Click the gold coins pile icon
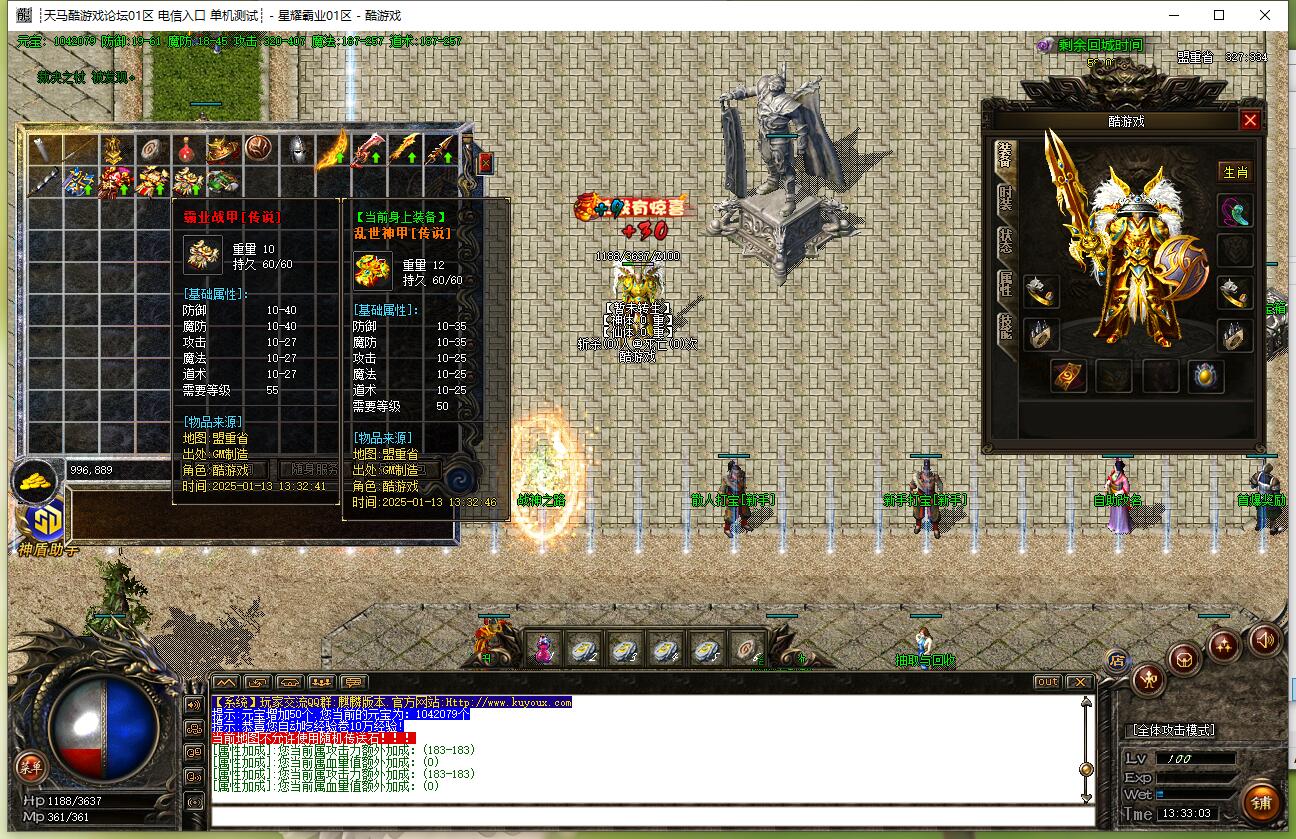Screen dimensions: 1296x839 tap(35, 480)
